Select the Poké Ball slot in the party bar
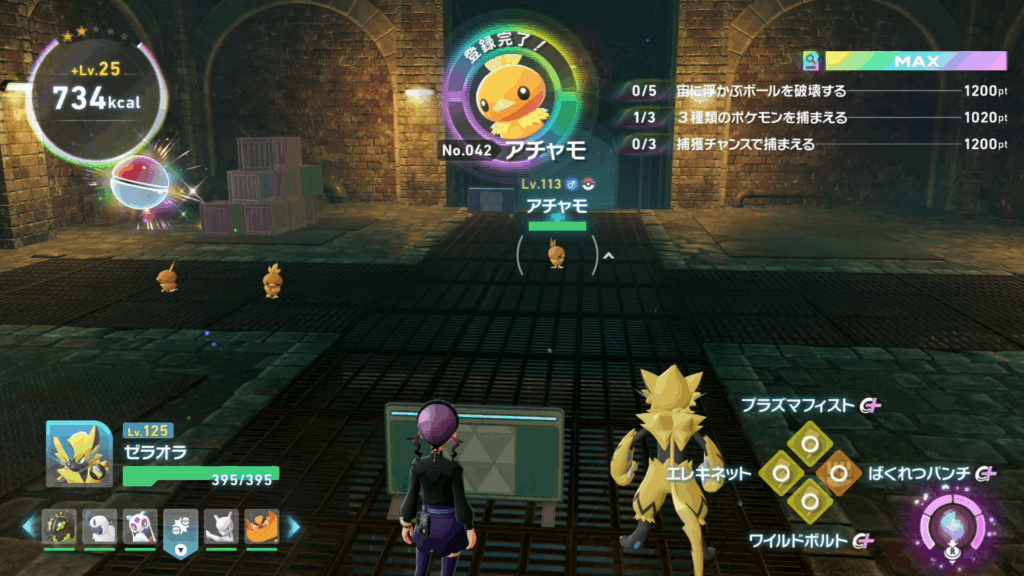 coord(181,526)
